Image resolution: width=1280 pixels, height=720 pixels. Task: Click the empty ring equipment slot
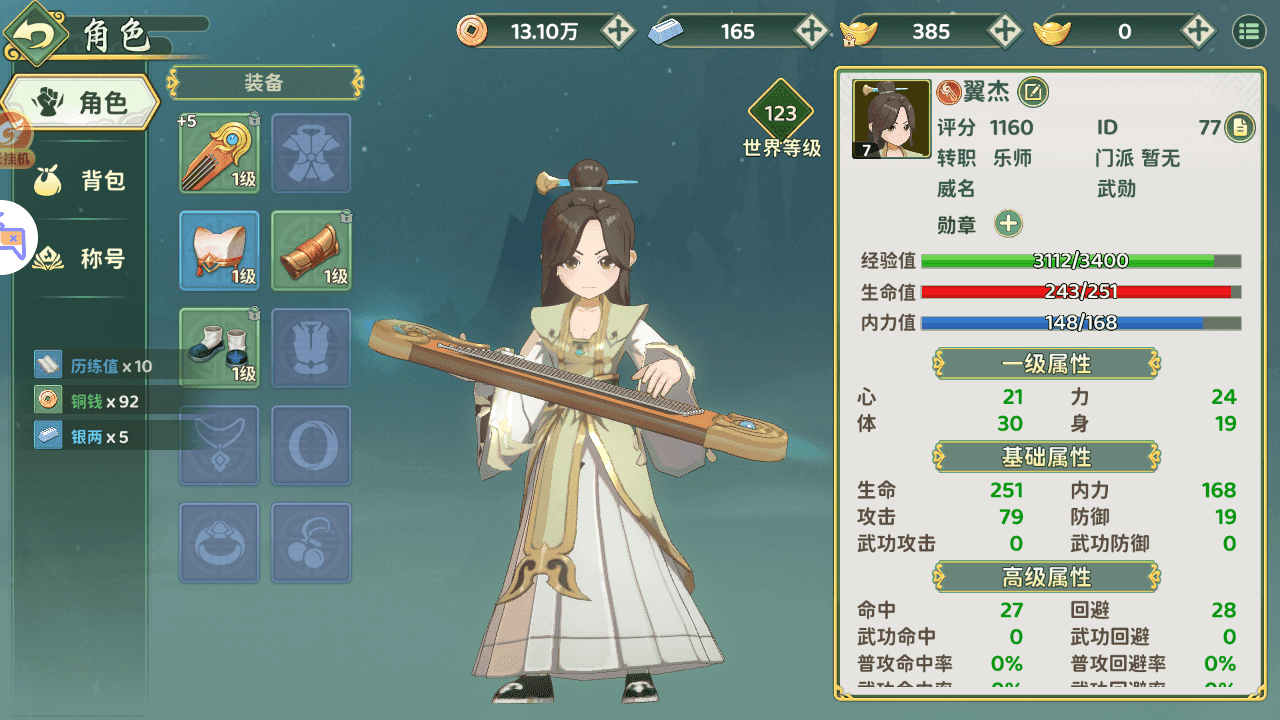pyautogui.click(x=219, y=542)
